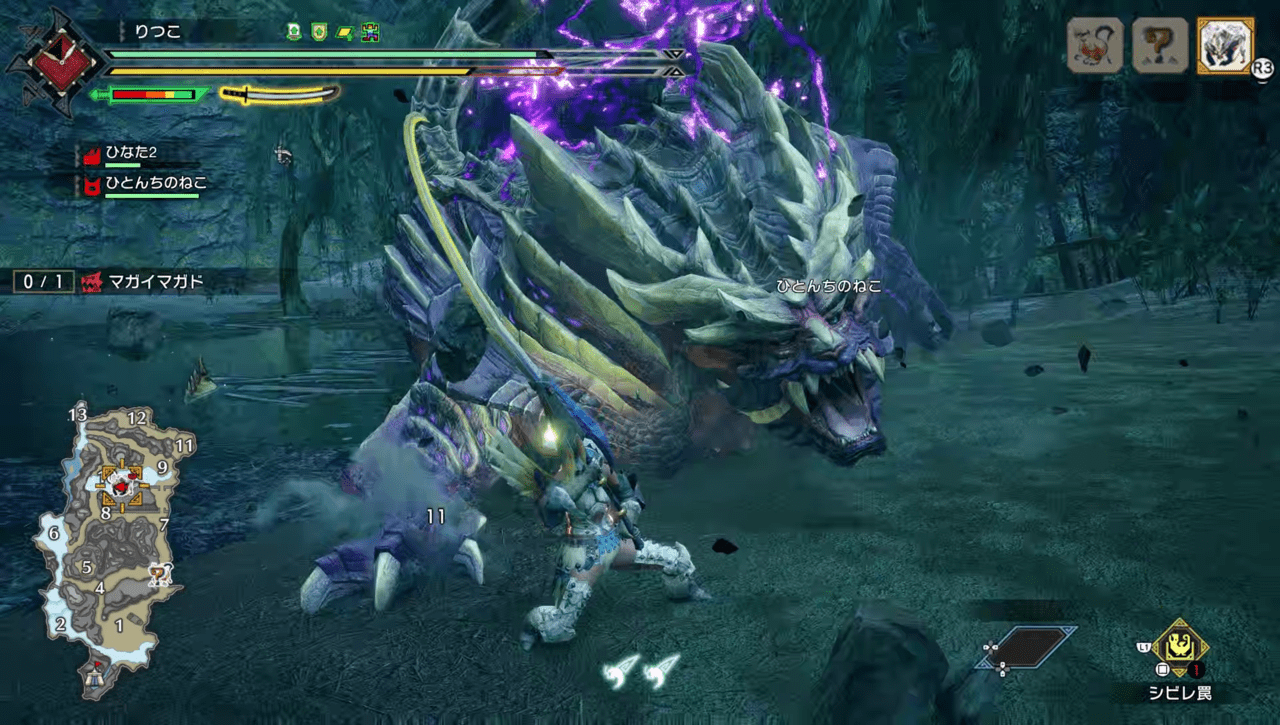The height and width of the screenshot is (725, 1280).
Task: Click the long sword spirit gauge icon
Action: coord(279,94)
